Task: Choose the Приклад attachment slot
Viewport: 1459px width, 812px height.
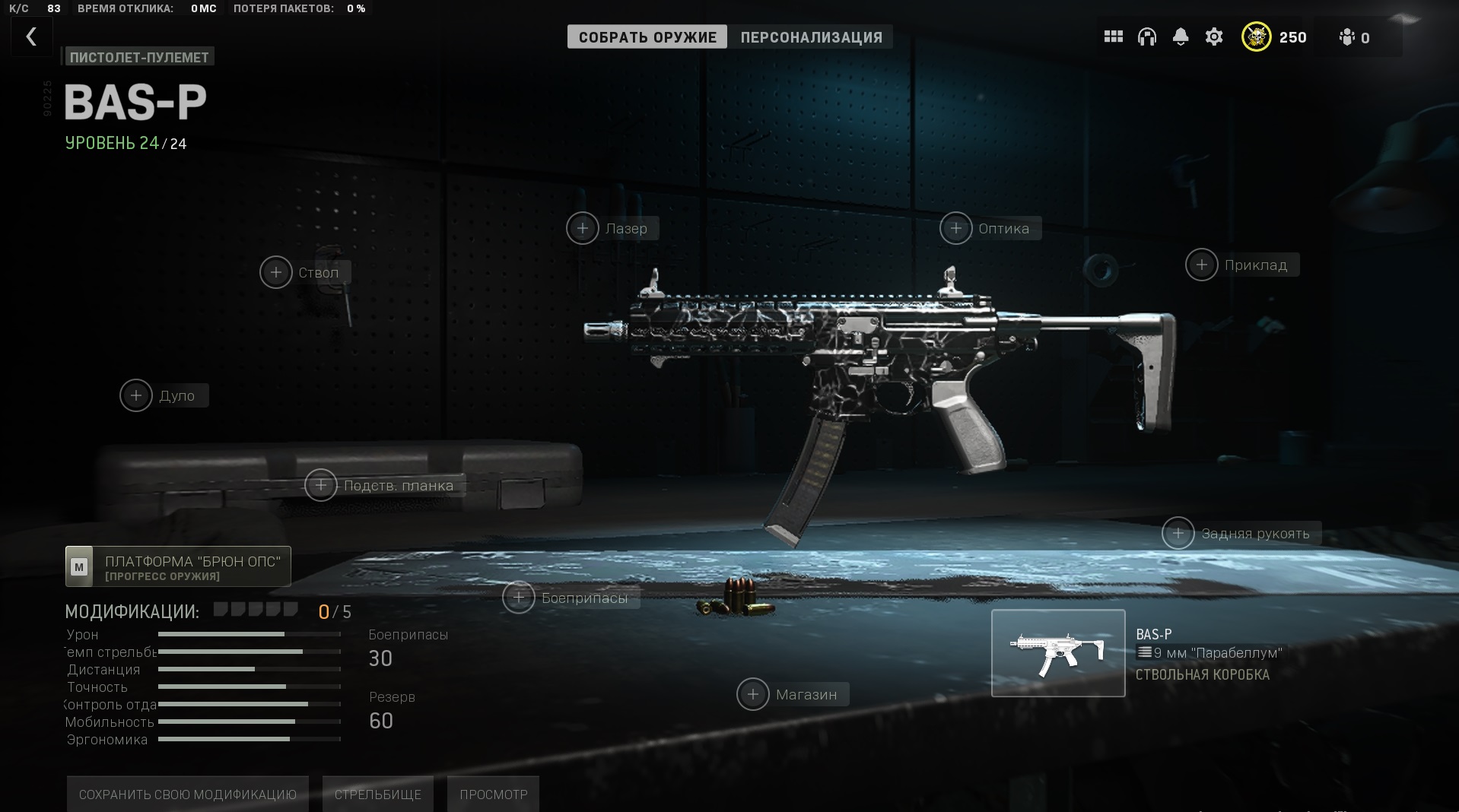Action: coord(1202,265)
